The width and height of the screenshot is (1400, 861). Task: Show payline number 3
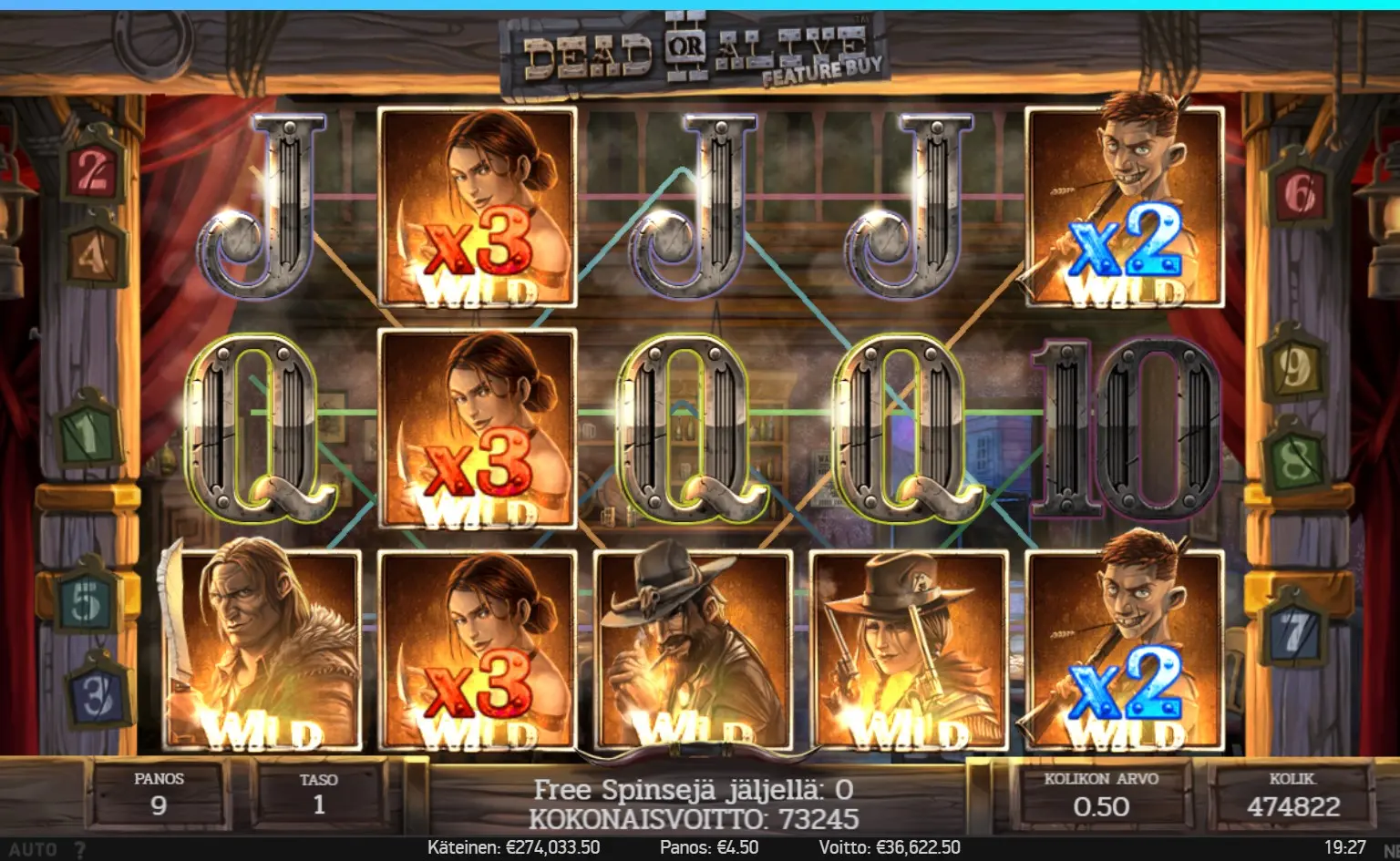point(98,695)
